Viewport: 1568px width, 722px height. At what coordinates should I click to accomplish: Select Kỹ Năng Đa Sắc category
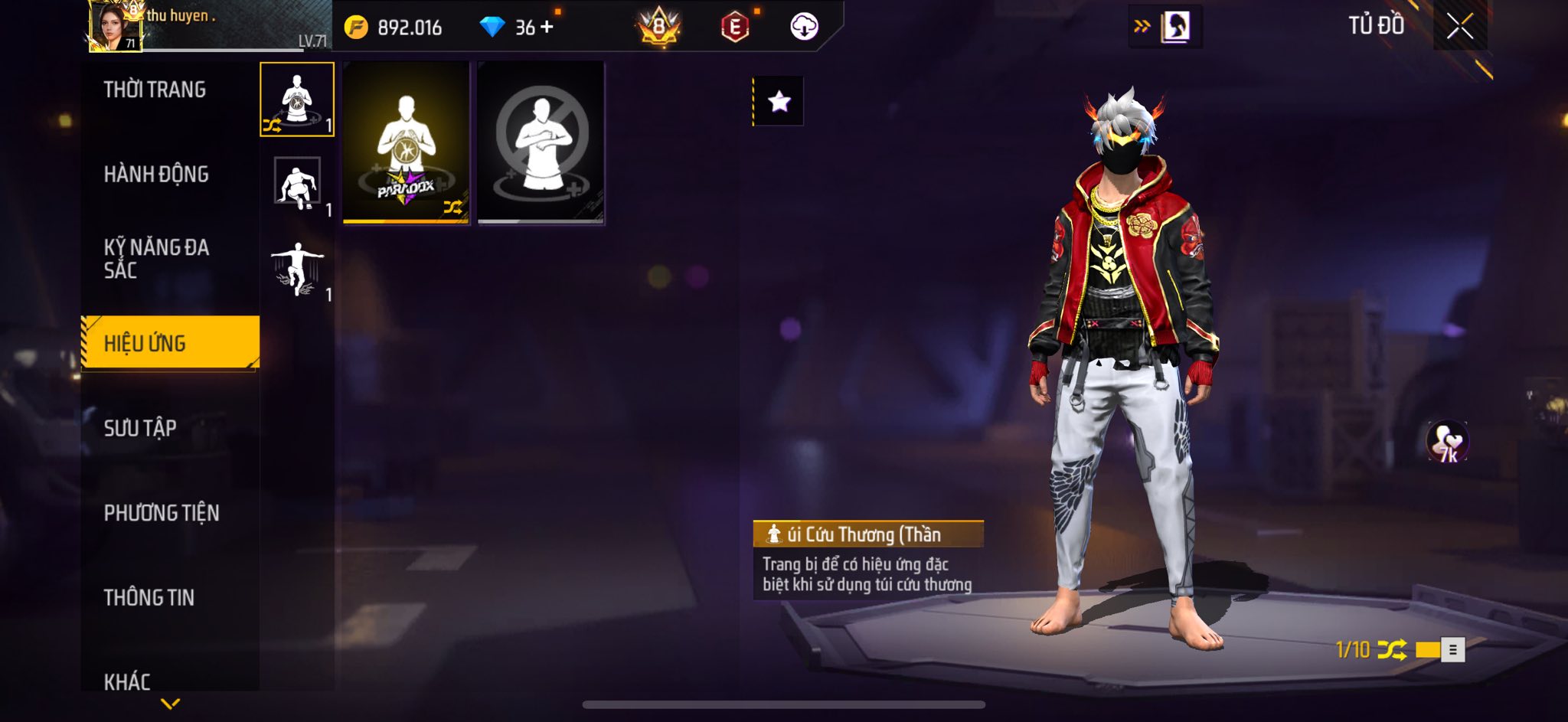point(156,258)
